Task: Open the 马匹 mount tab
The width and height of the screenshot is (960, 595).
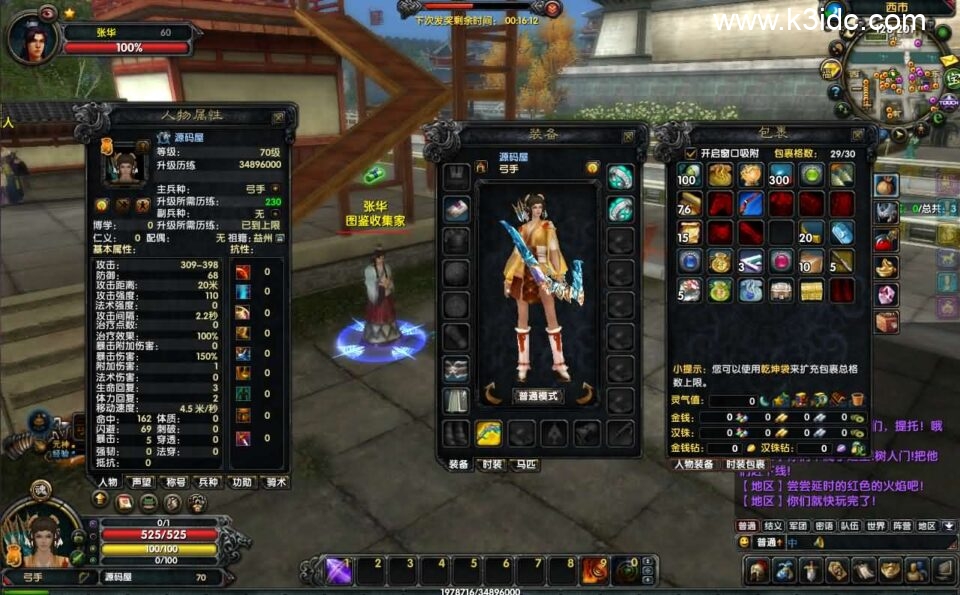Action: (x=524, y=465)
